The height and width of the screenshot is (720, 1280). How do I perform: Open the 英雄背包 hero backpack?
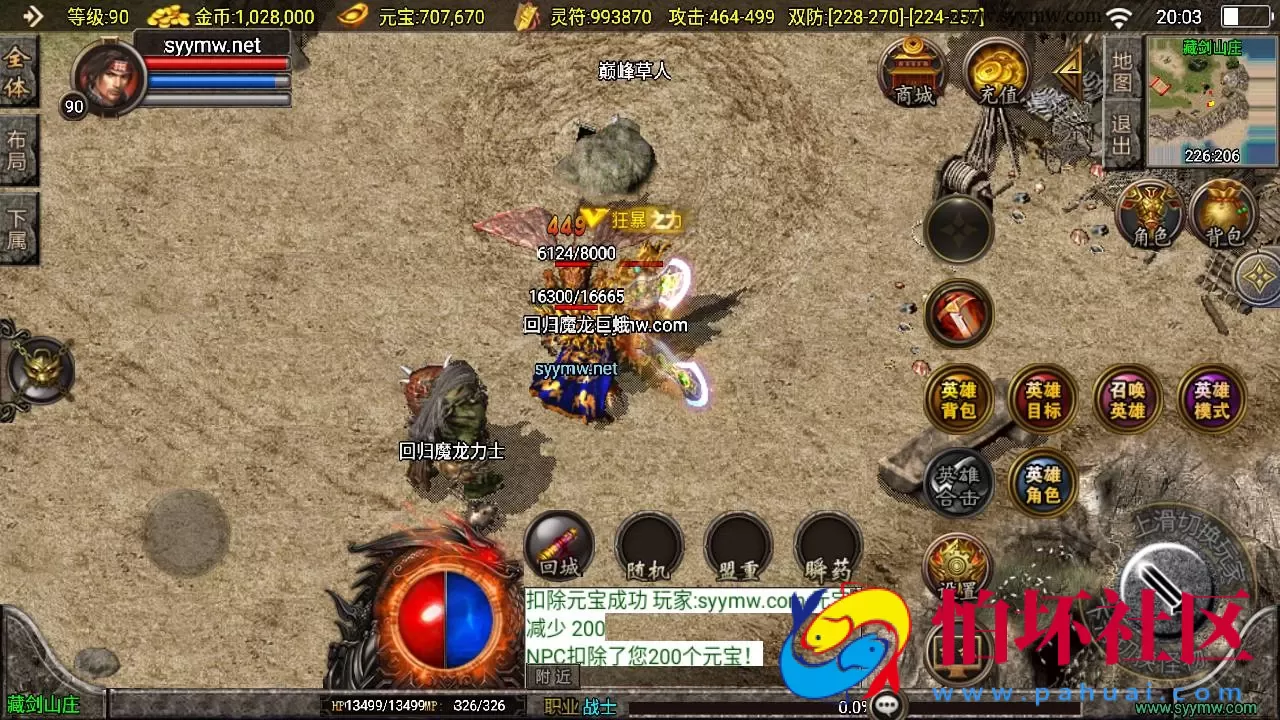(958, 398)
